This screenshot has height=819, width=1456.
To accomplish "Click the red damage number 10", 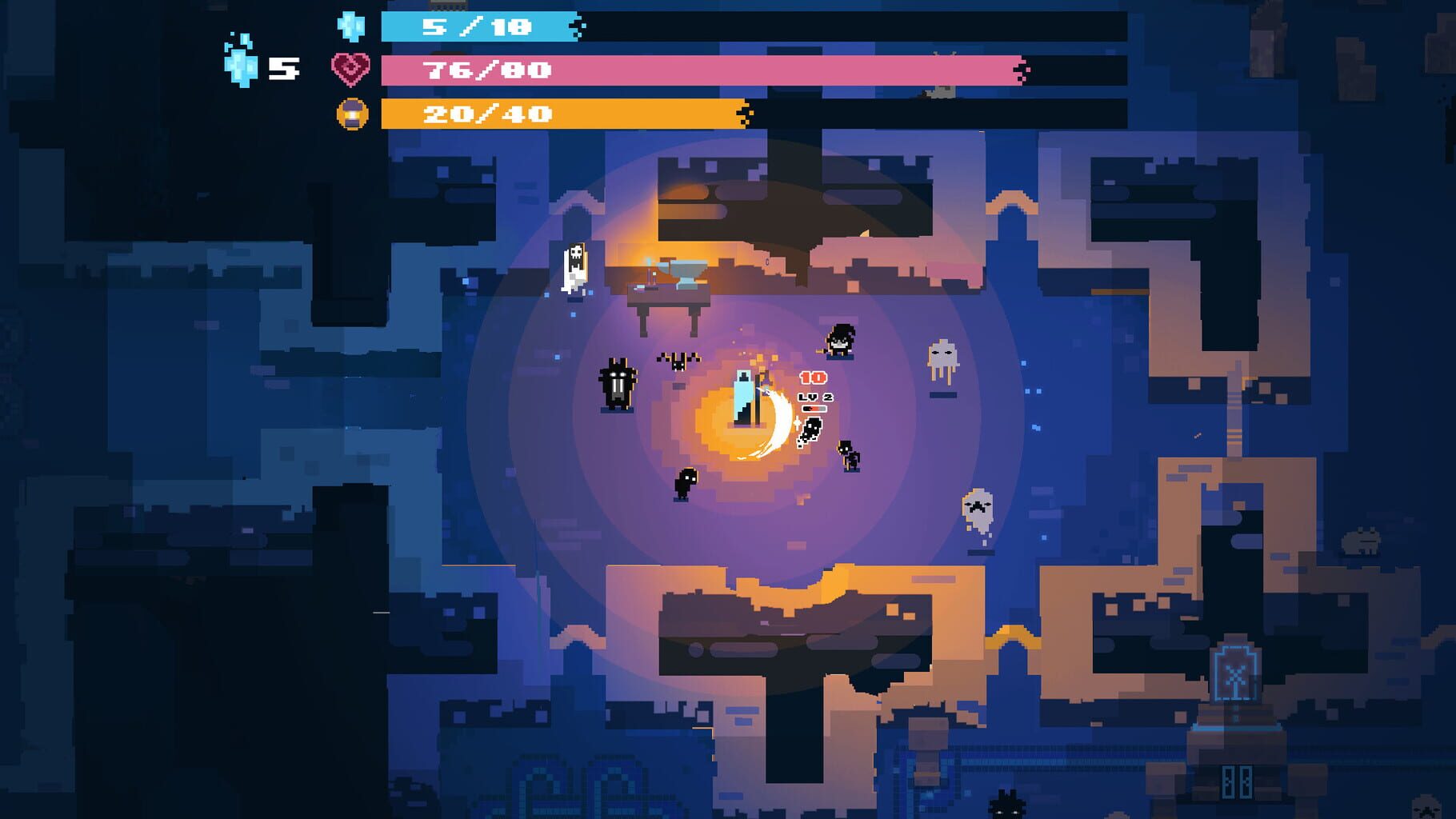I will (813, 378).
